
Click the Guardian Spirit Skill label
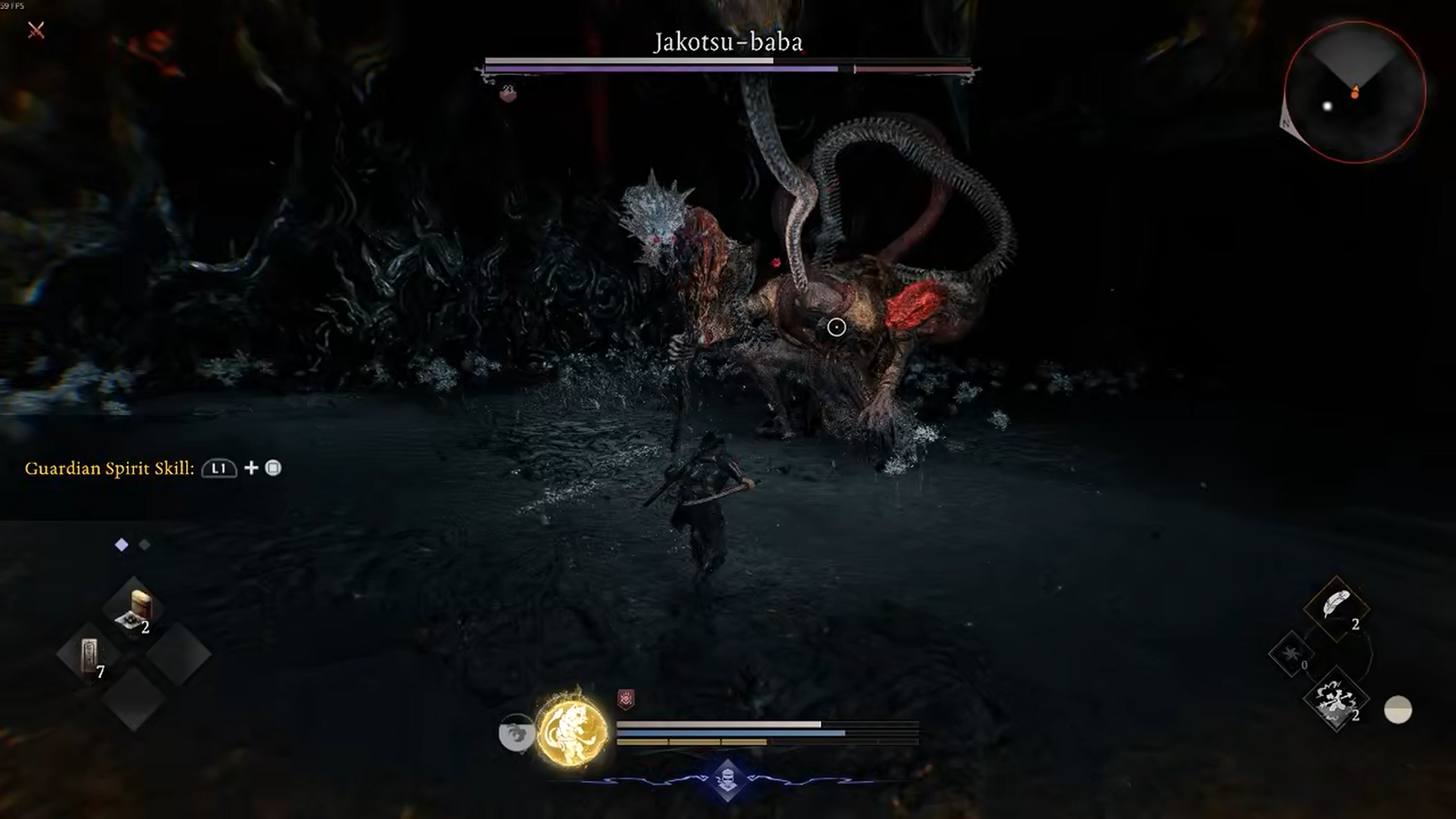click(109, 469)
